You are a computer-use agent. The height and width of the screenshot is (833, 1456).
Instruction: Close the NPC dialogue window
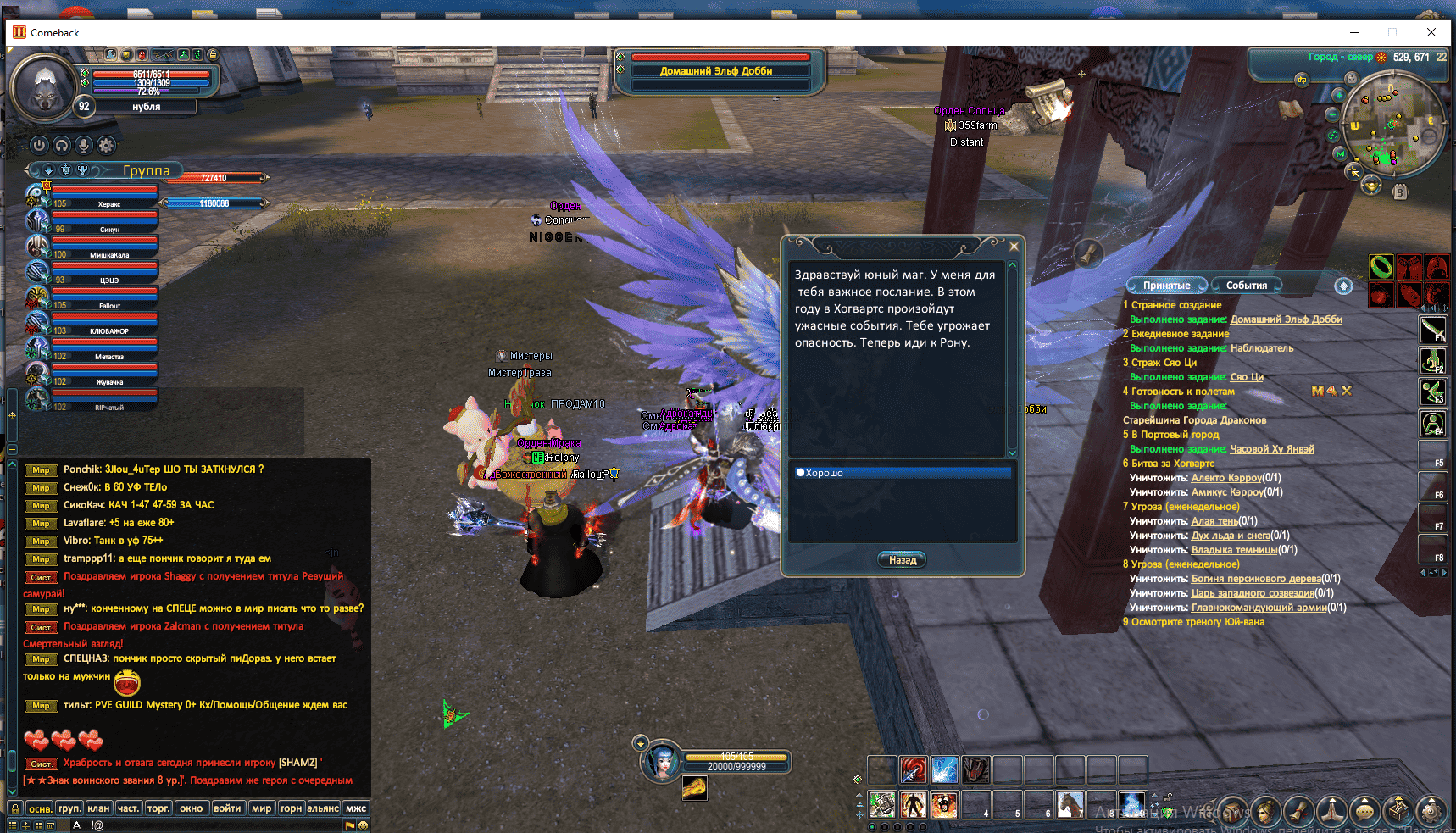(1014, 247)
